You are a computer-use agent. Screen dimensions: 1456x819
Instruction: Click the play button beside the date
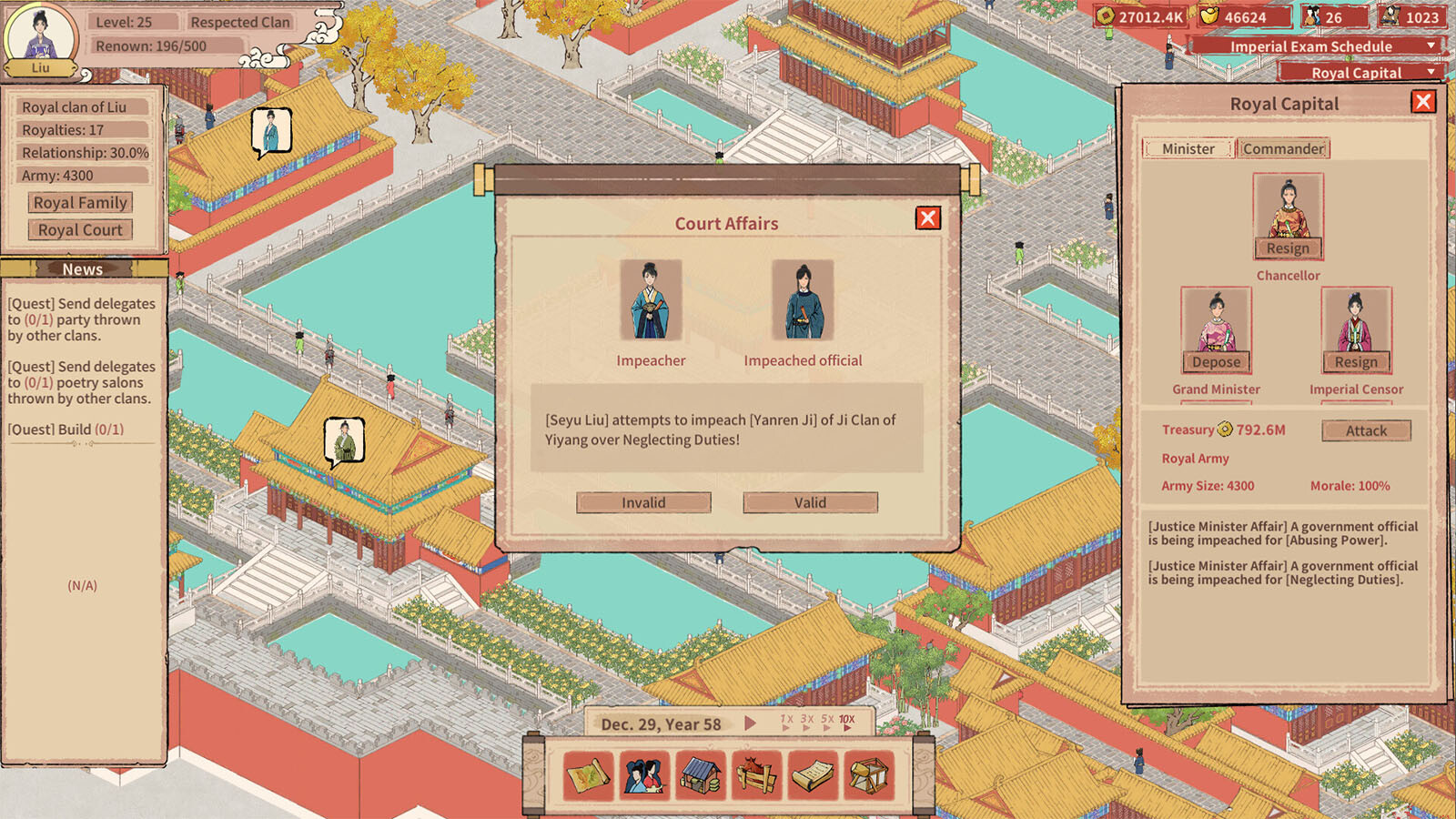point(750,723)
